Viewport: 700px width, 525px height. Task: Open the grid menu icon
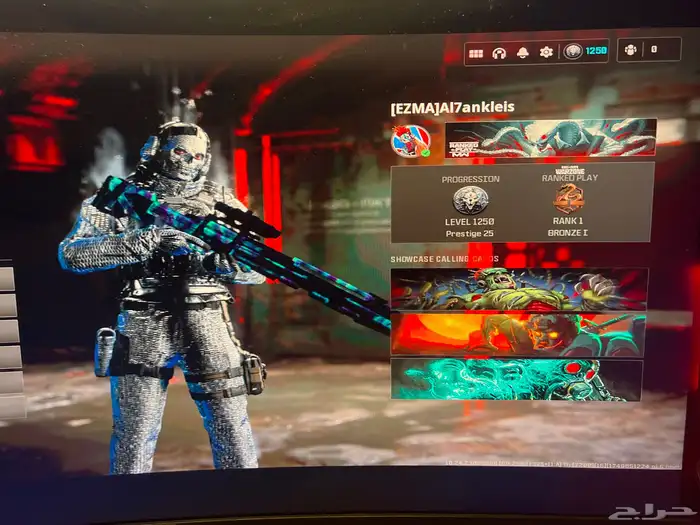[476, 52]
